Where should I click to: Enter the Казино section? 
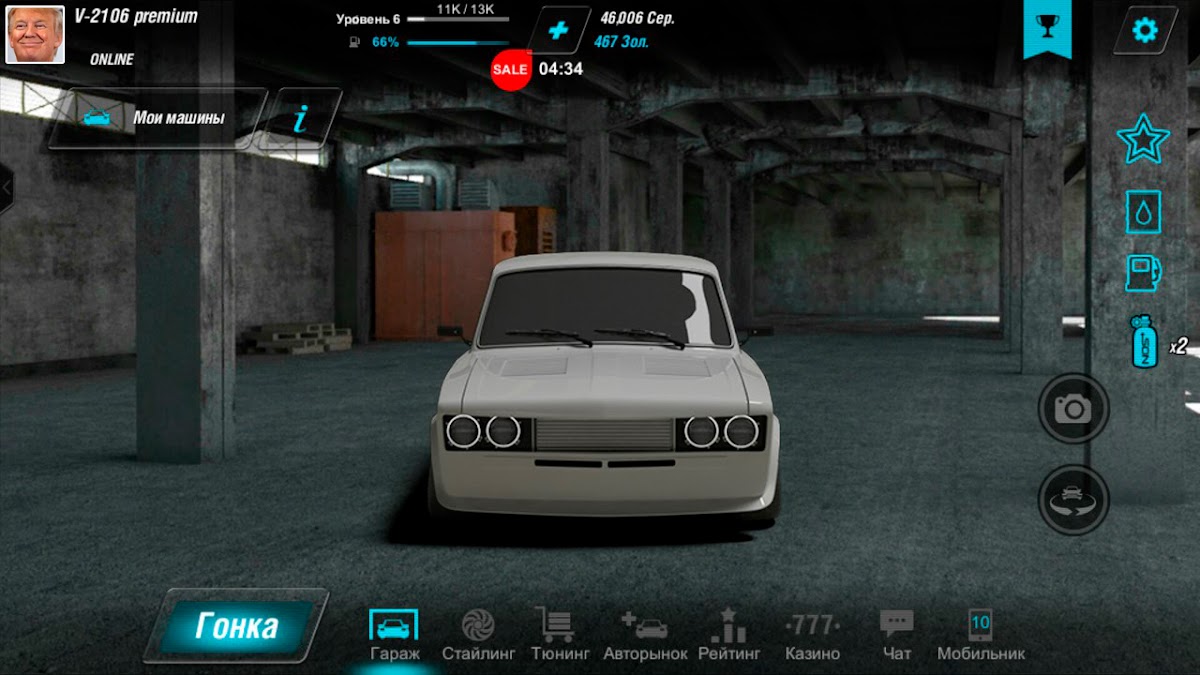click(812, 634)
